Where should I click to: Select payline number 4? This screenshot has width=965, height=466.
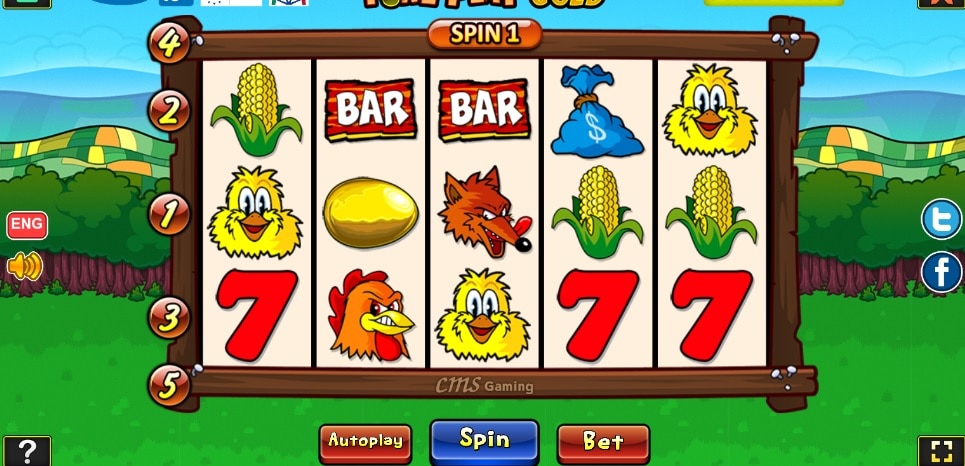(x=169, y=43)
